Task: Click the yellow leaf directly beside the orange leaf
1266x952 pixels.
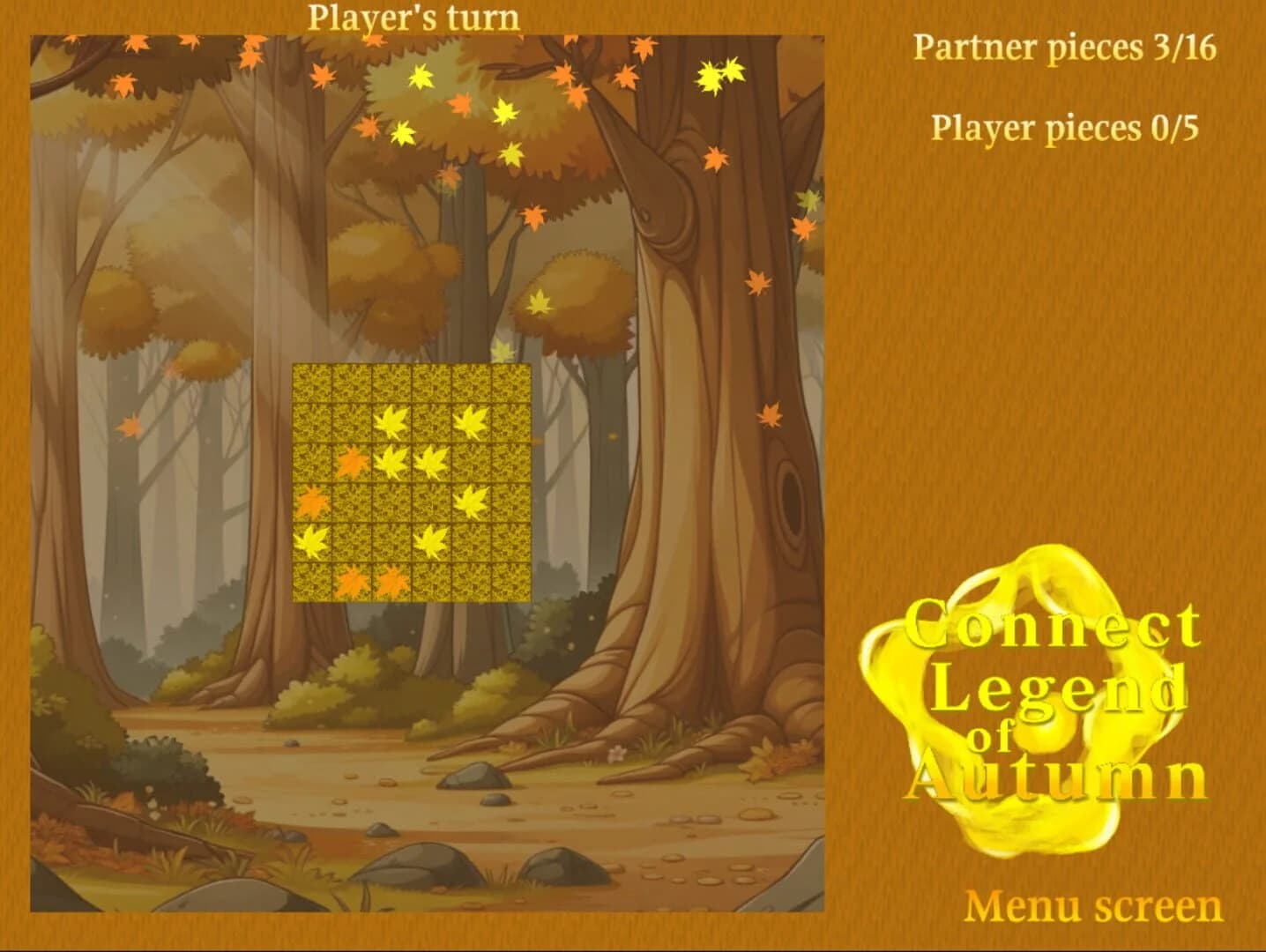Action: pyautogui.click(x=393, y=463)
